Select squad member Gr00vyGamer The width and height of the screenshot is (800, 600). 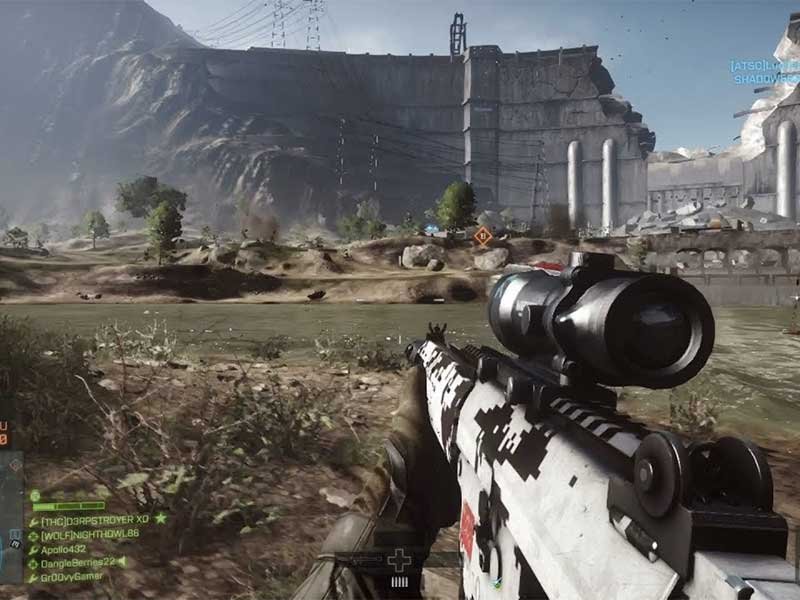[70, 578]
